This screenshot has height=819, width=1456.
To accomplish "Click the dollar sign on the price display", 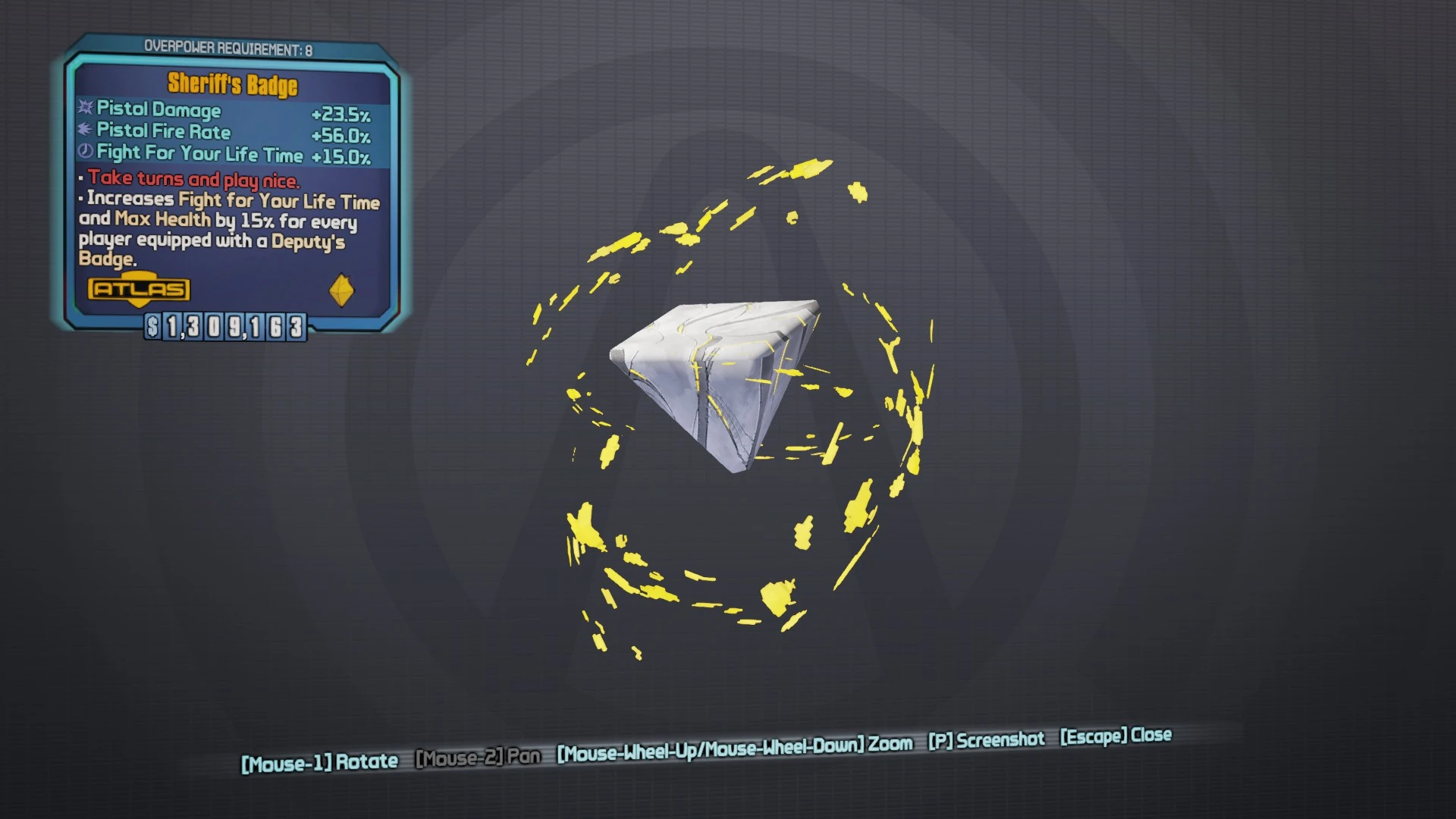I will pos(153,328).
